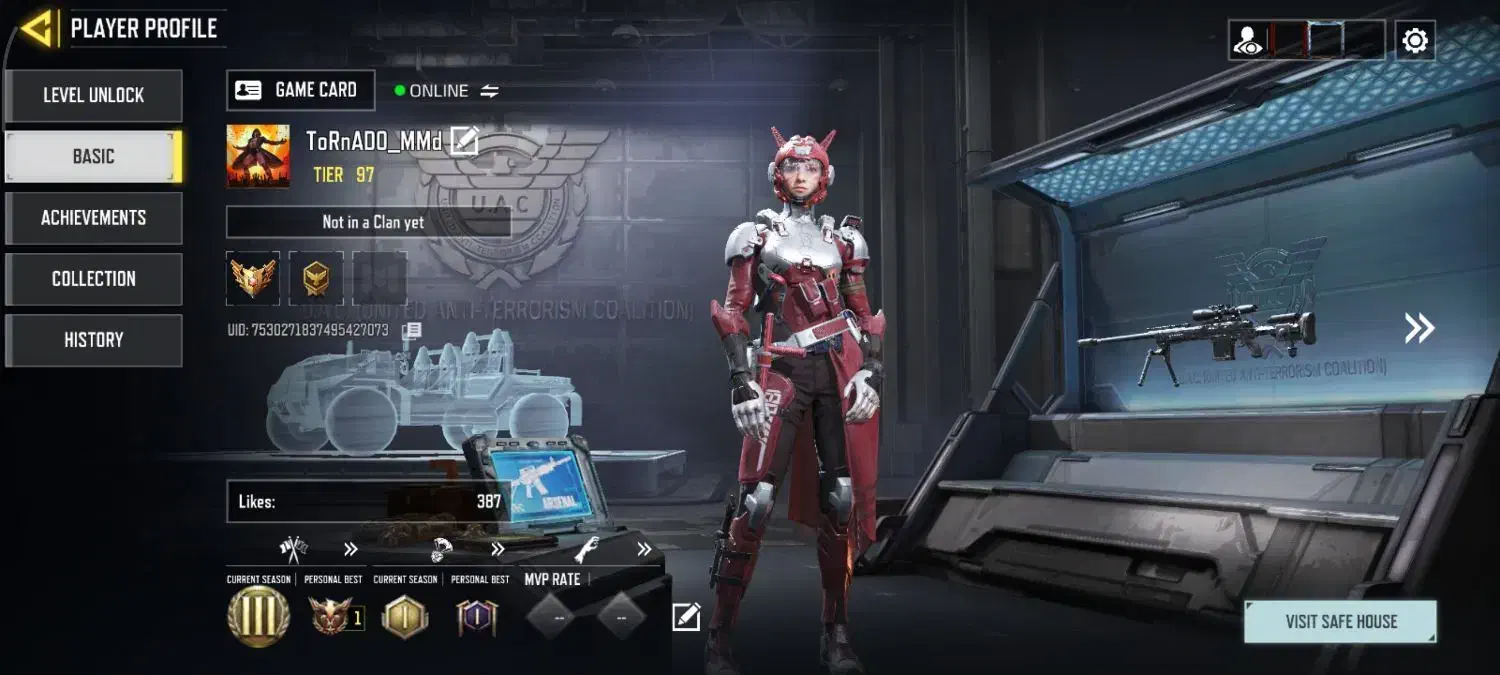Image resolution: width=1500 pixels, height=675 pixels.
Task: Select the Not in a Clan yet bar
Action: (368, 222)
